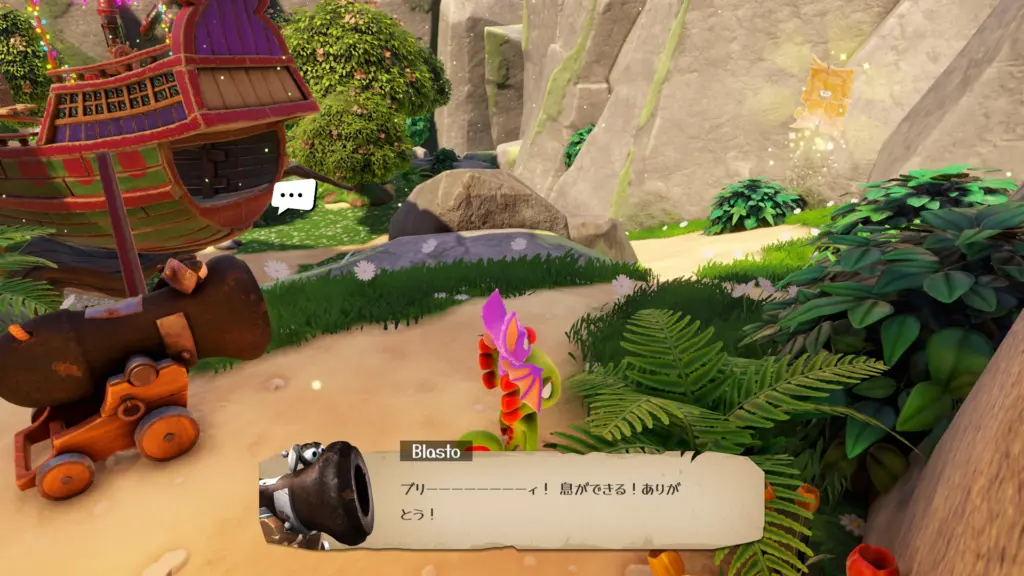
Task: Advance Blasto's dialogue text box
Action: (x=560, y=500)
